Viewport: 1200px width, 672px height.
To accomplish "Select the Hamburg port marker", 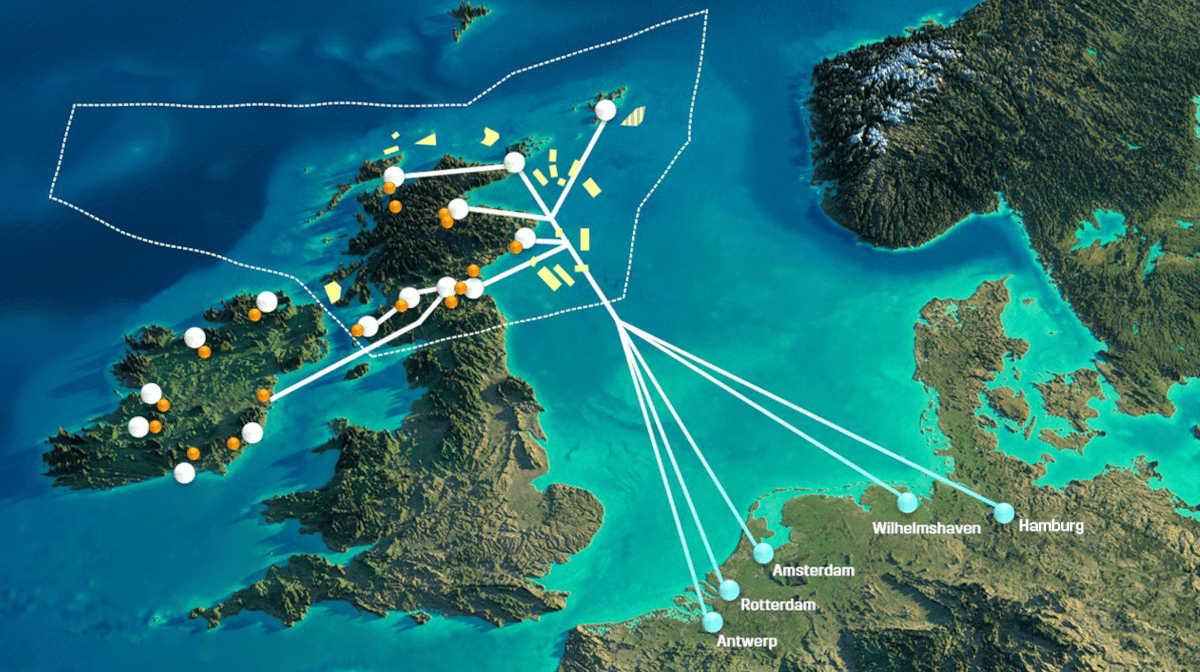I will click(x=1004, y=513).
